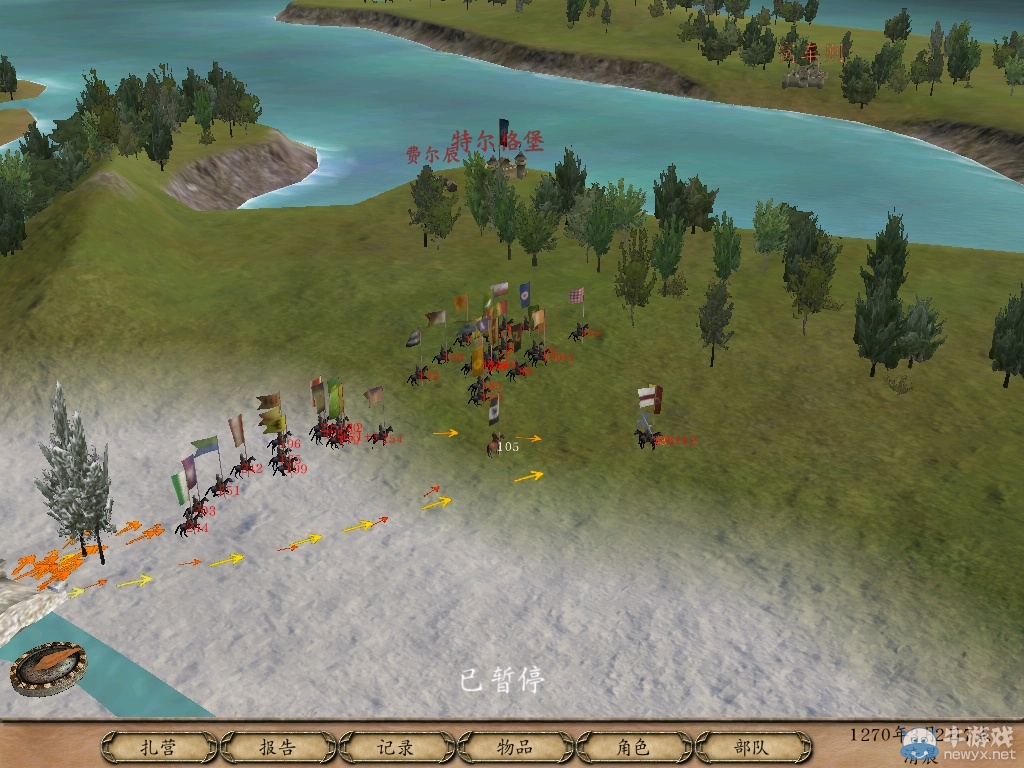Open the 部队 party screen
Image resolution: width=1024 pixels, height=768 pixels.
coord(751,747)
